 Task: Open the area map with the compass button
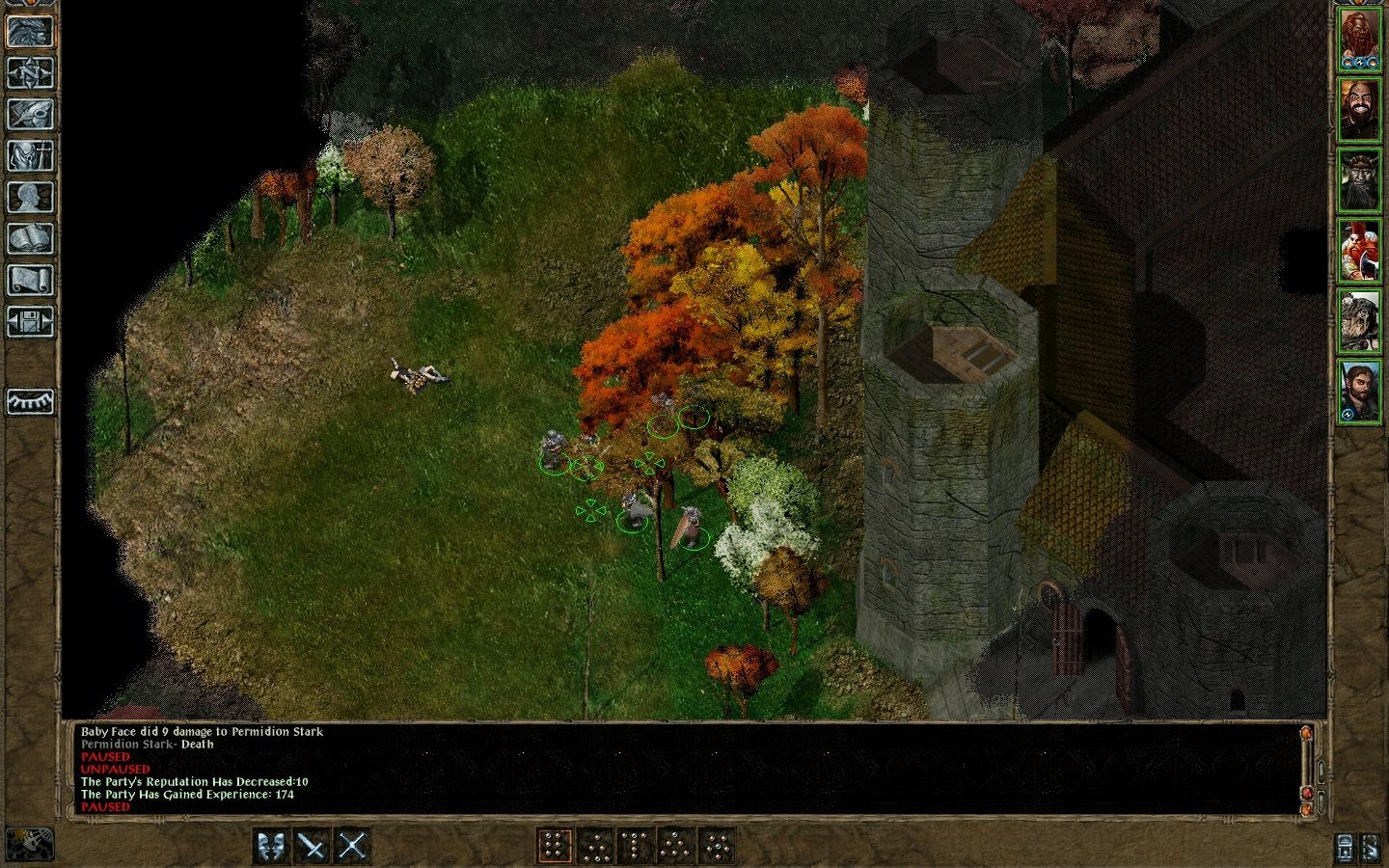[30, 72]
